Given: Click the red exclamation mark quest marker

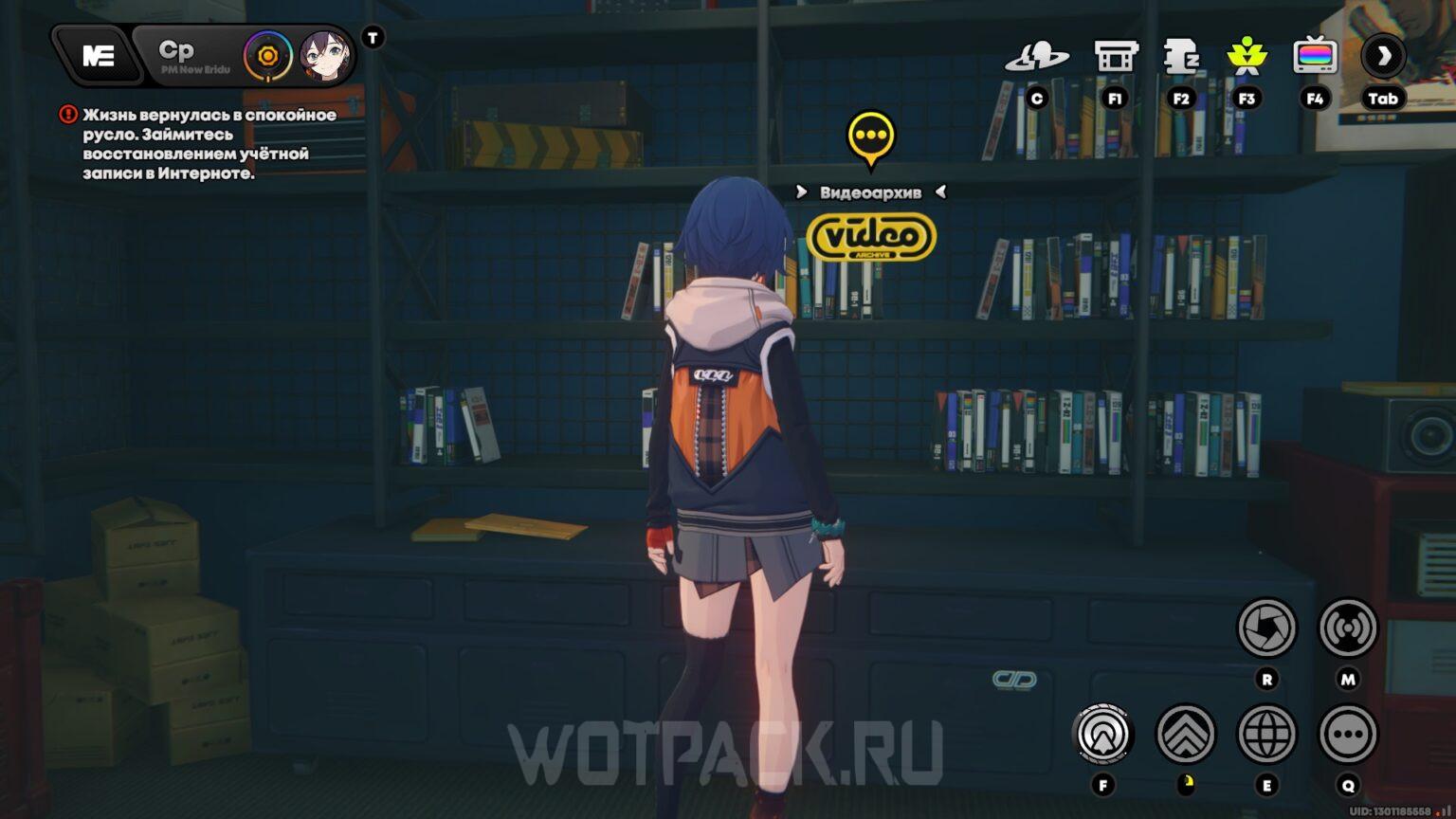Looking at the screenshot, I should [66, 114].
